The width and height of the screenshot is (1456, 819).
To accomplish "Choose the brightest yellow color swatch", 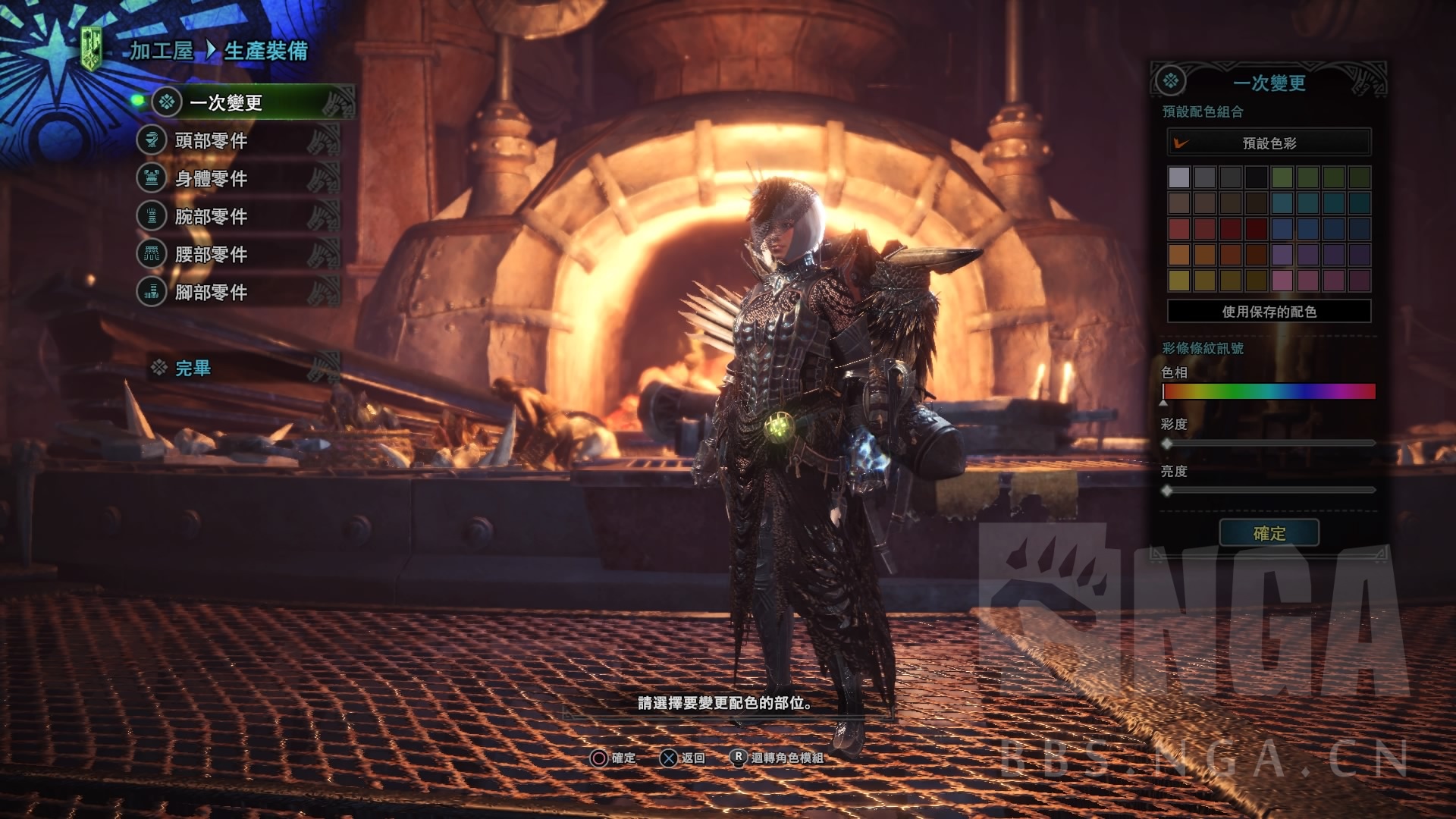I will pyautogui.click(x=1178, y=281).
